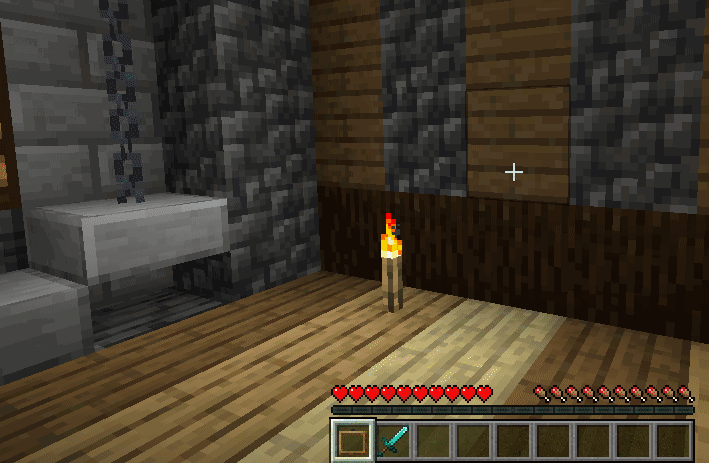Select the diamond sword hotbar slot
Image resolution: width=709 pixels, height=463 pixels.
[392, 440]
